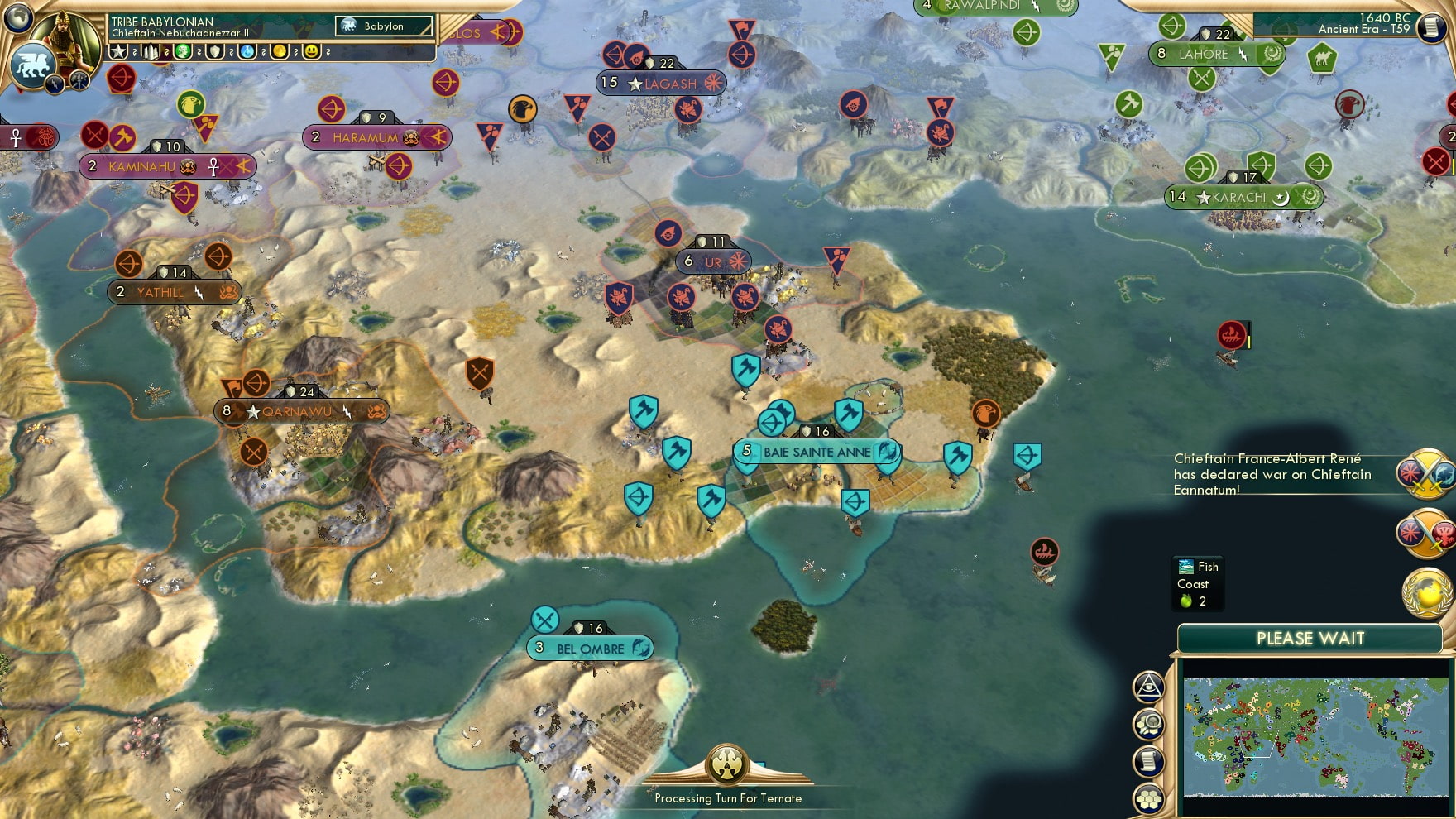Screen dimensions: 1456x819
Task: Click the happiness smiley icon in top bar
Action: click(x=313, y=52)
